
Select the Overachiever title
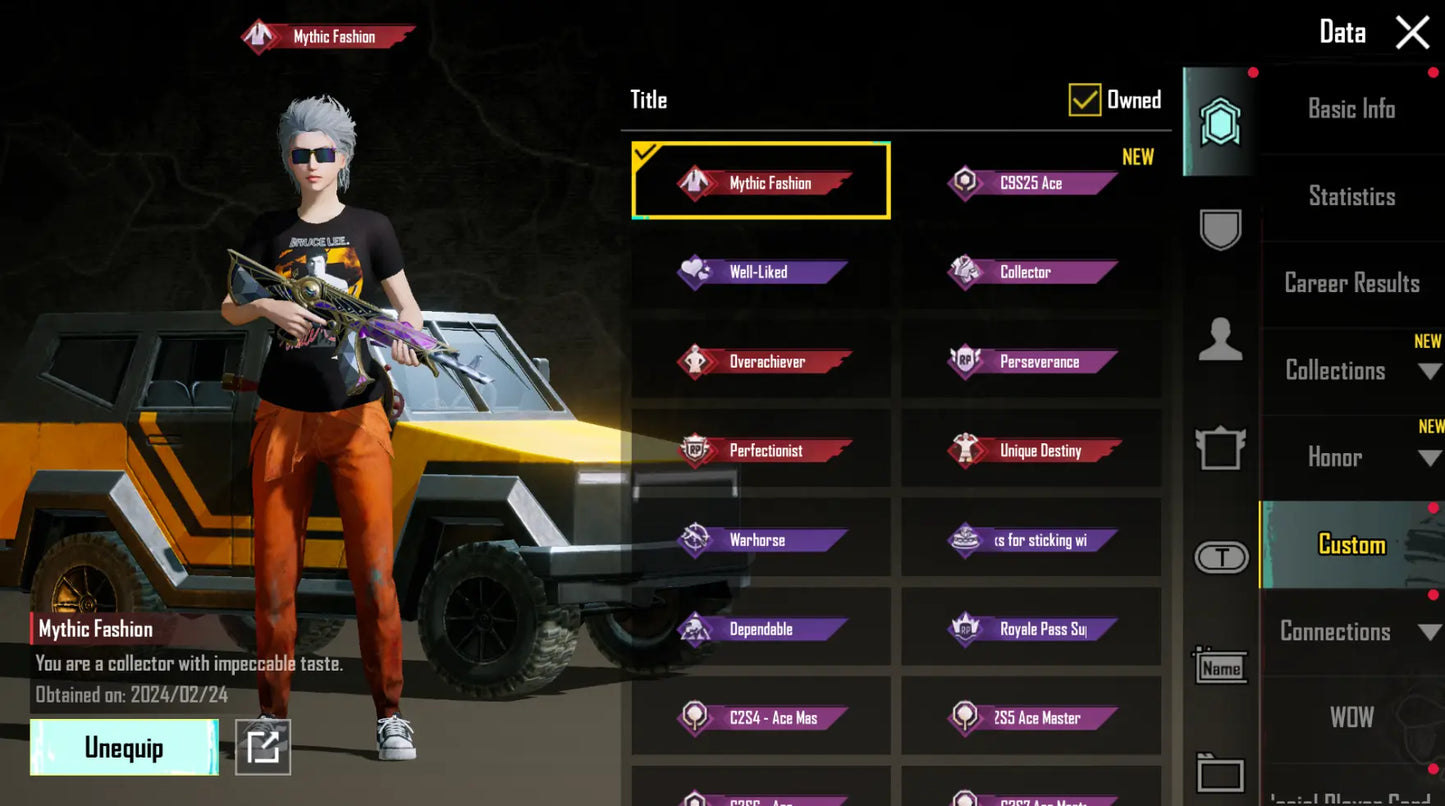pyautogui.click(x=761, y=361)
